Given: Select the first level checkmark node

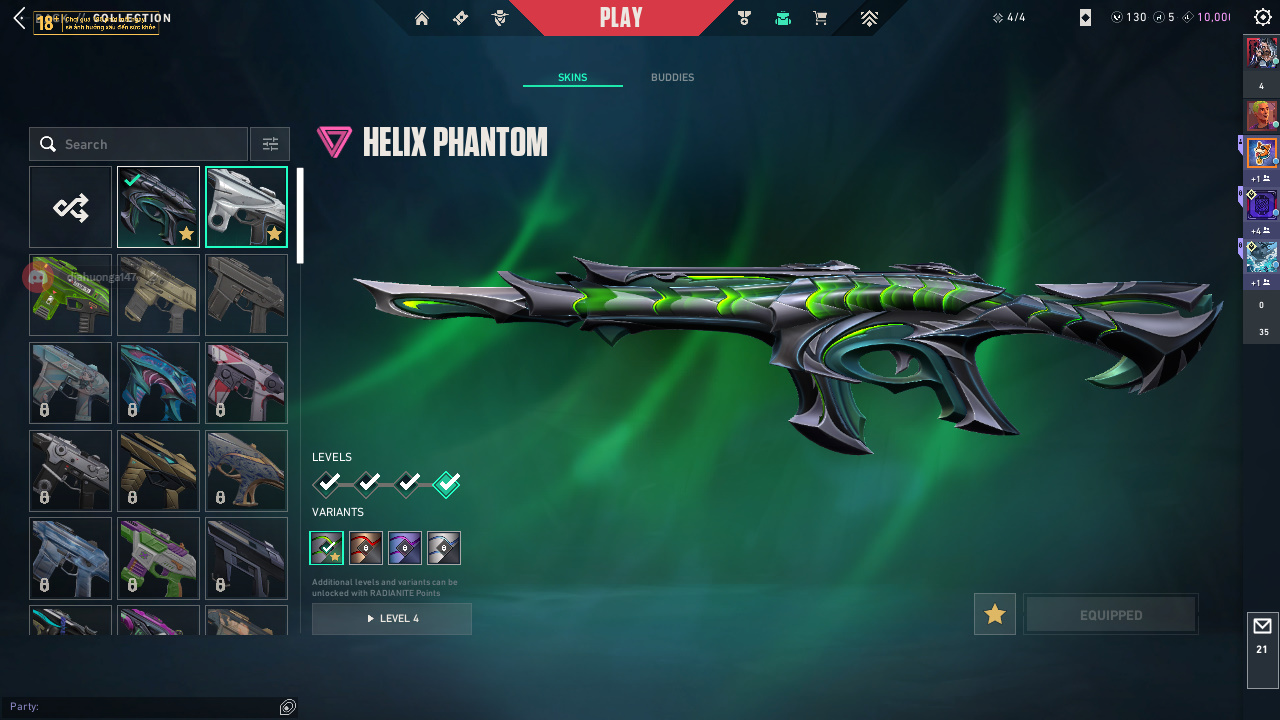Looking at the screenshot, I should click(x=327, y=484).
